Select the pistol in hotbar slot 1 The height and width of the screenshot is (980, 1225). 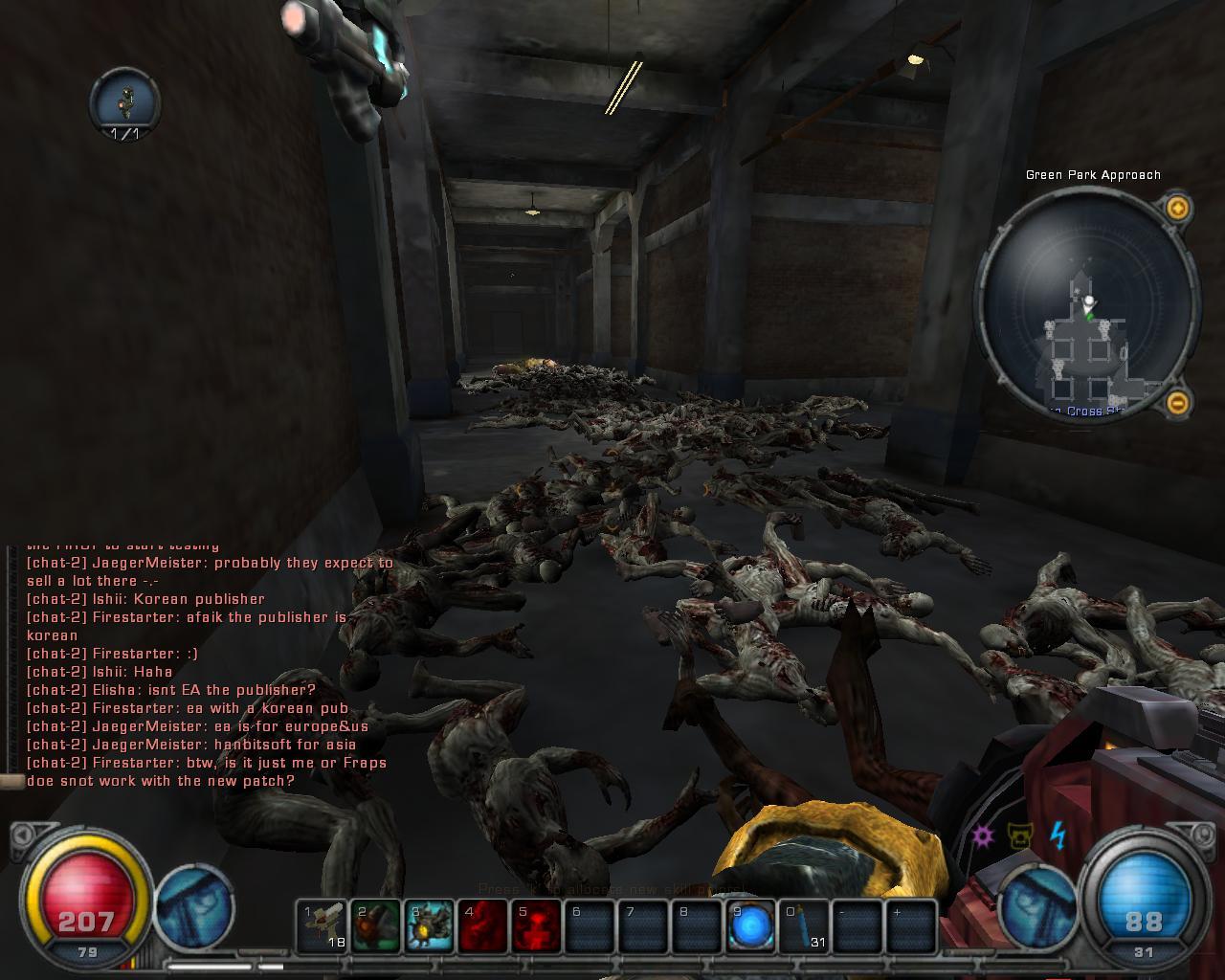323,925
